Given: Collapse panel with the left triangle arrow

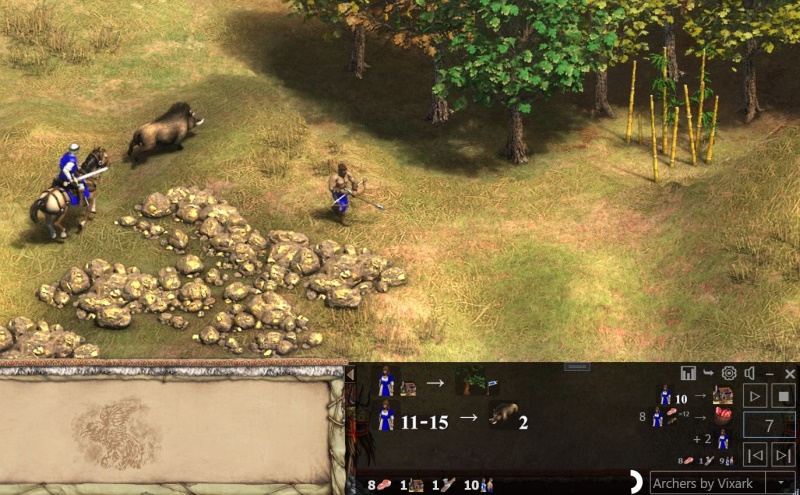Looking at the screenshot, I should pos(350,374).
